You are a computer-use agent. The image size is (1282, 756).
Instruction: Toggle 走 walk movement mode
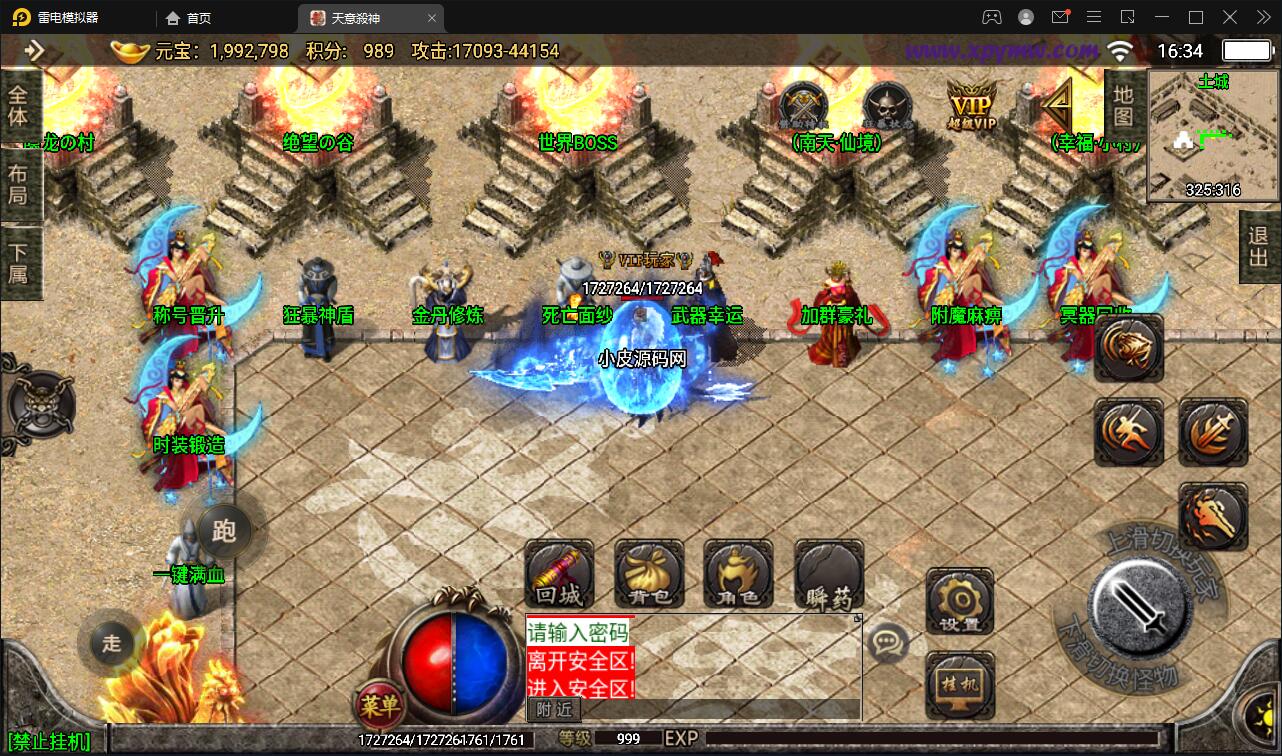click(x=110, y=645)
